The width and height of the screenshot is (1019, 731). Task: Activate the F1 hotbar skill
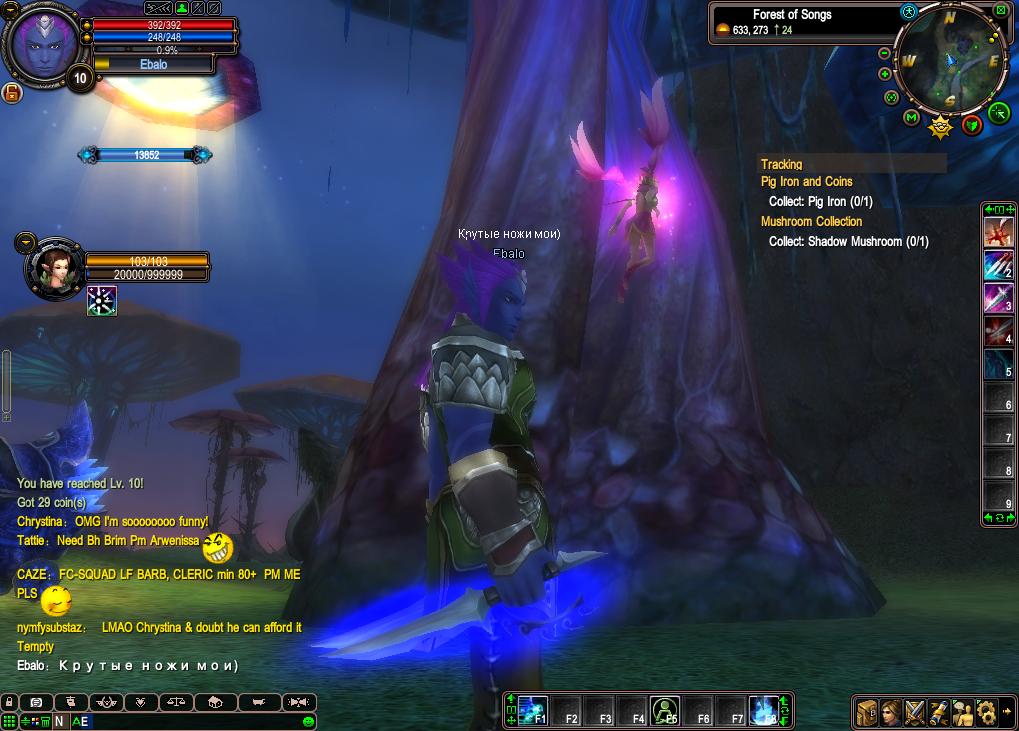click(x=533, y=711)
